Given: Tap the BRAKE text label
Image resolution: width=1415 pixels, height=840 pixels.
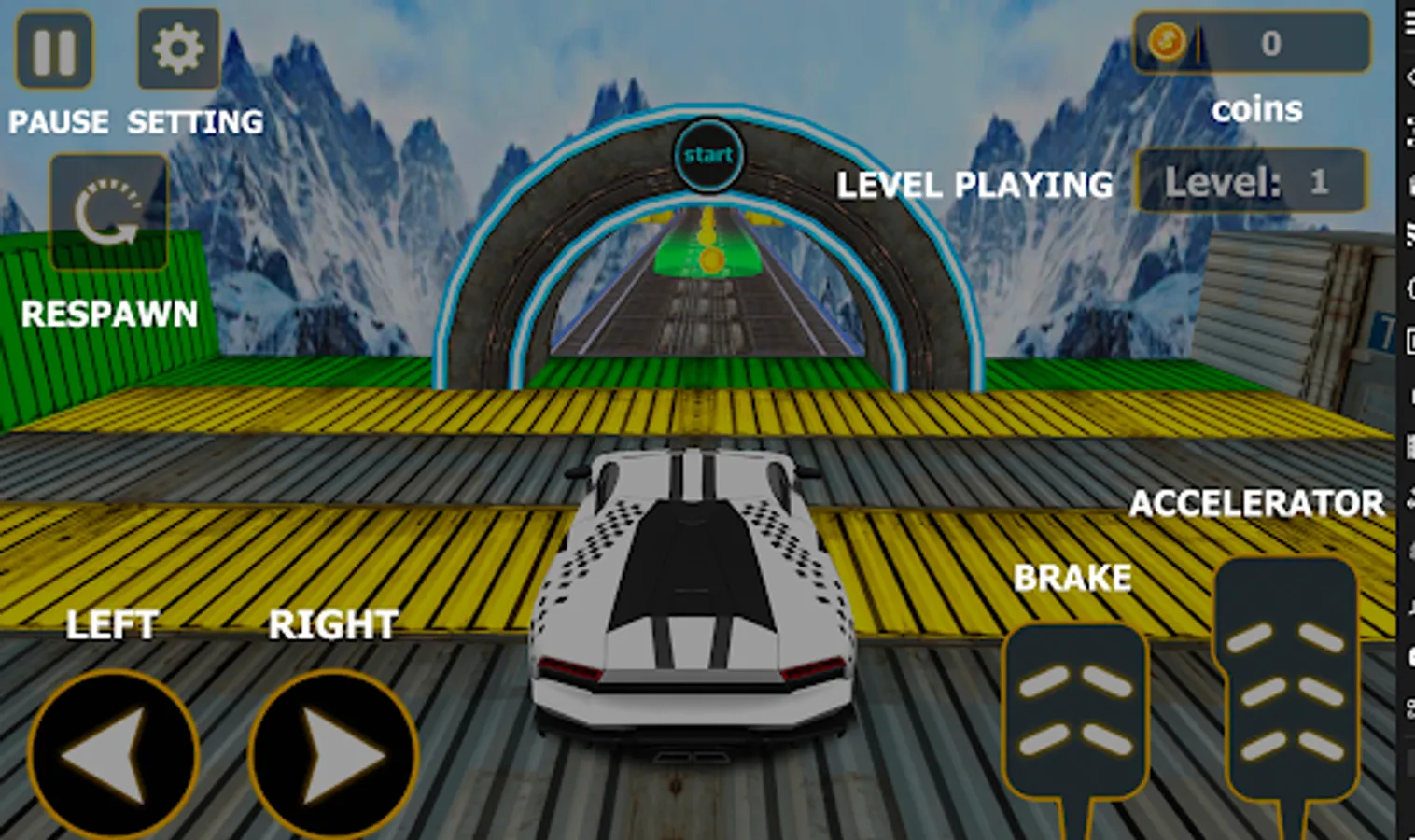Looking at the screenshot, I should tap(1073, 578).
